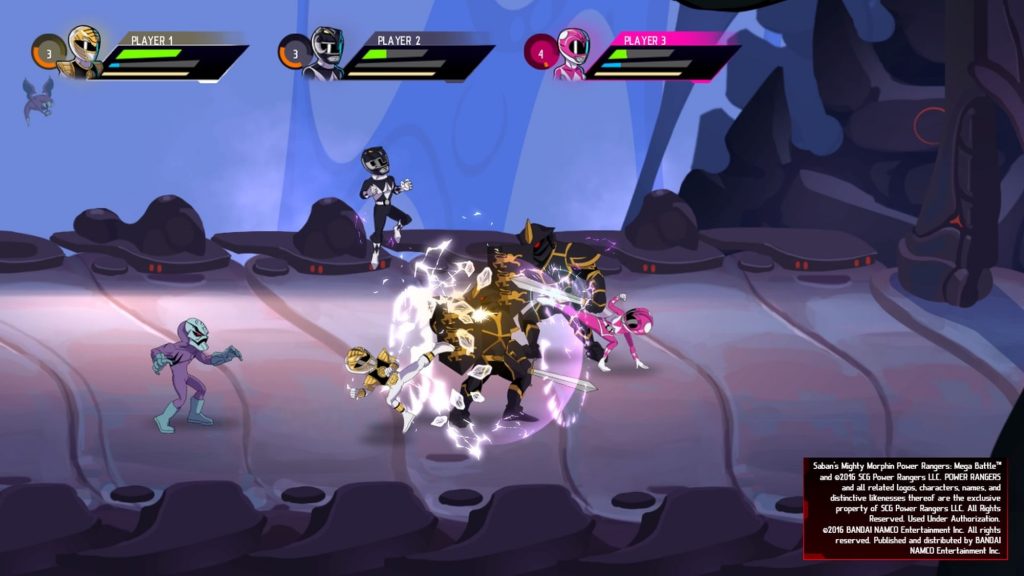This screenshot has width=1024, height=576.
Task: Select Player 3's Pink Ranger portrait
Action: click(571, 53)
